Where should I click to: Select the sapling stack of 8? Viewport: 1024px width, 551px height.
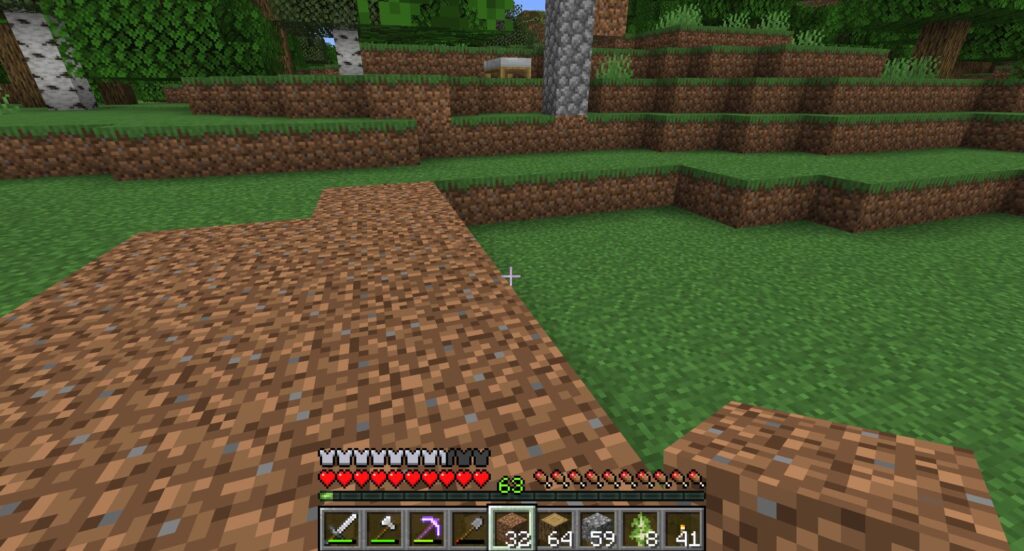click(641, 527)
